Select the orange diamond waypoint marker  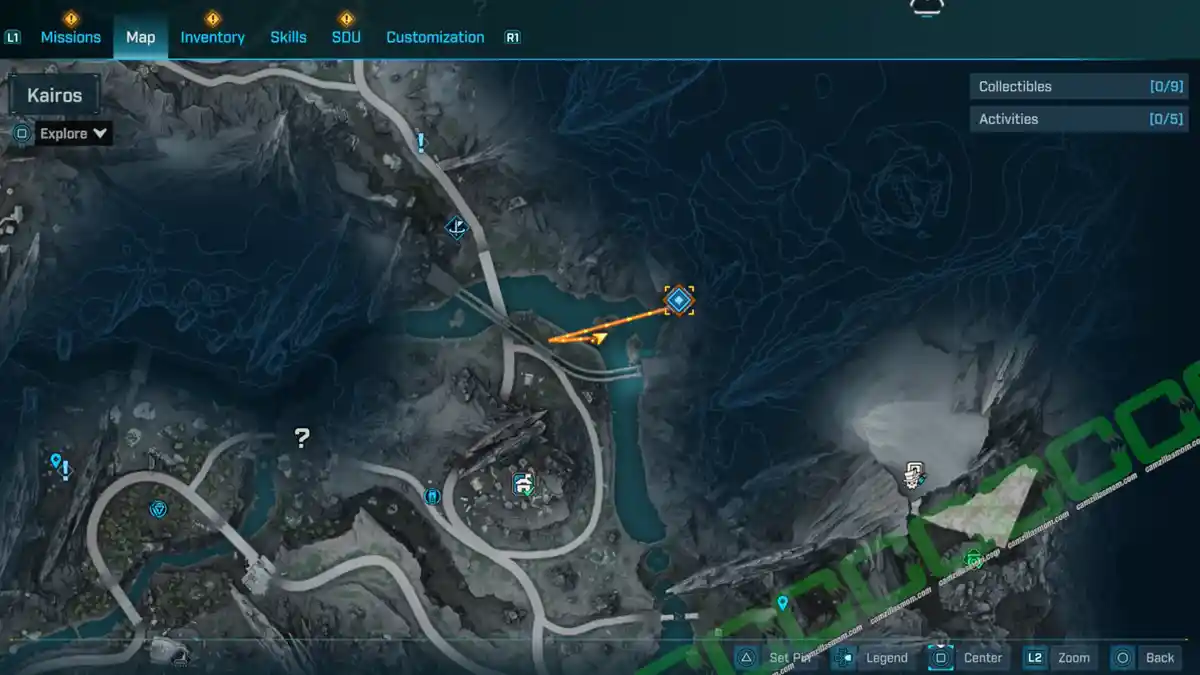tap(679, 299)
